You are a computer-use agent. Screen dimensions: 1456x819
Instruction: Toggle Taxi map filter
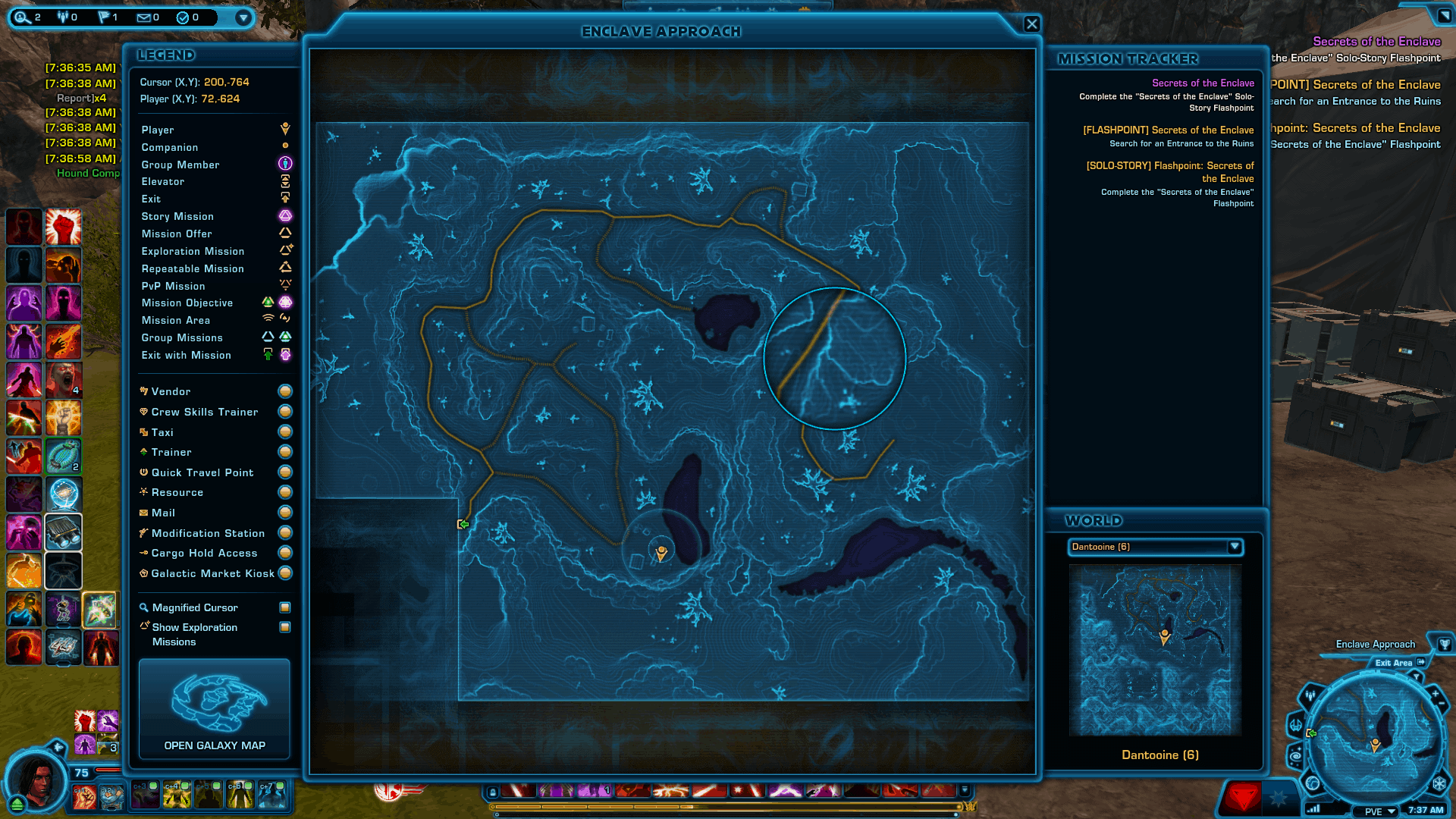tap(285, 432)
